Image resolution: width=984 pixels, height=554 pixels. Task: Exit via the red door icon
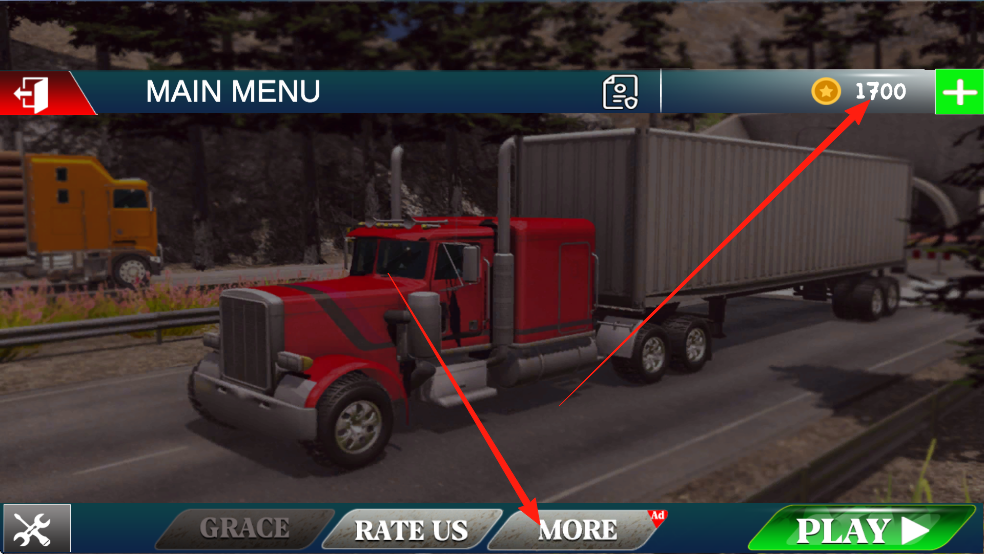[31, 93]
